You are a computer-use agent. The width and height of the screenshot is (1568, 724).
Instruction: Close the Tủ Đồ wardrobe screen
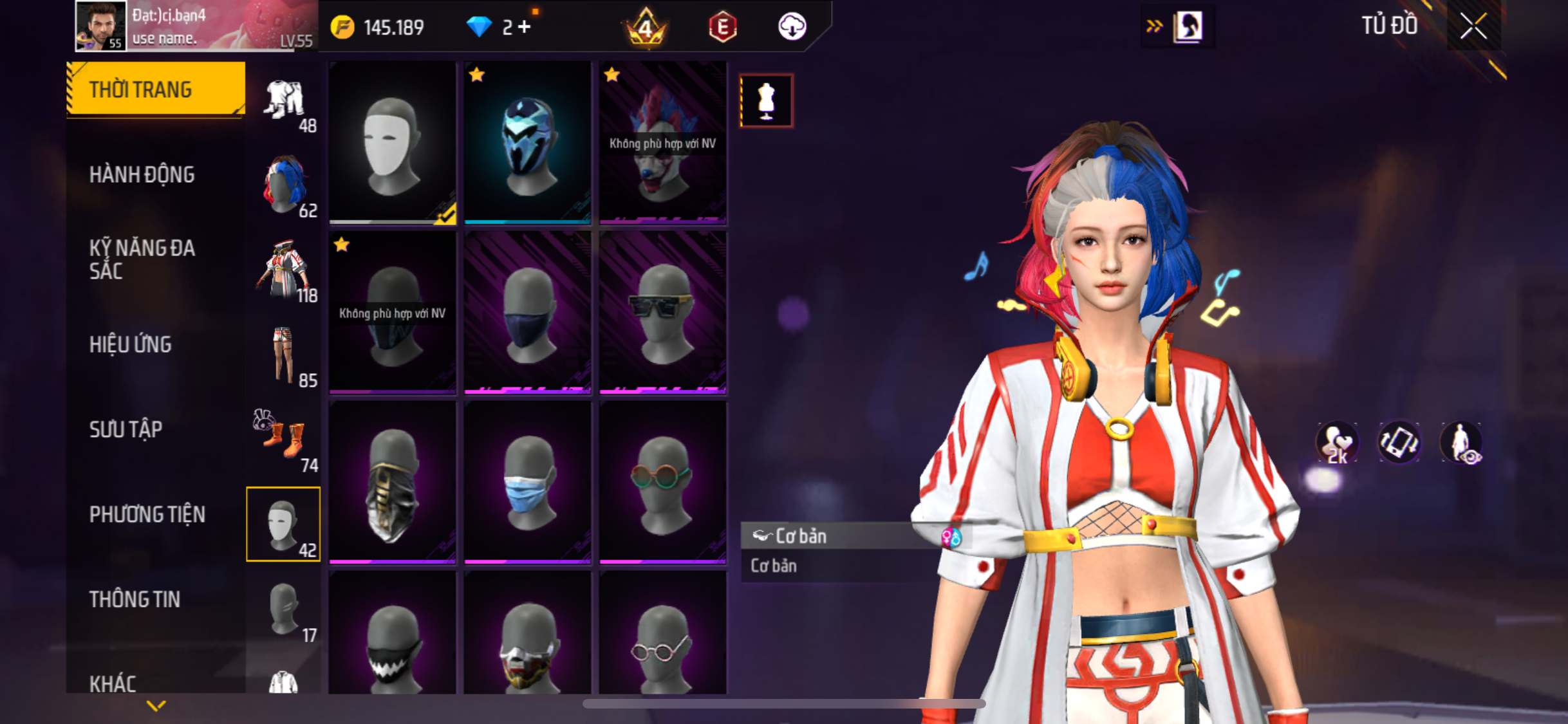(x=1473, y=26)
